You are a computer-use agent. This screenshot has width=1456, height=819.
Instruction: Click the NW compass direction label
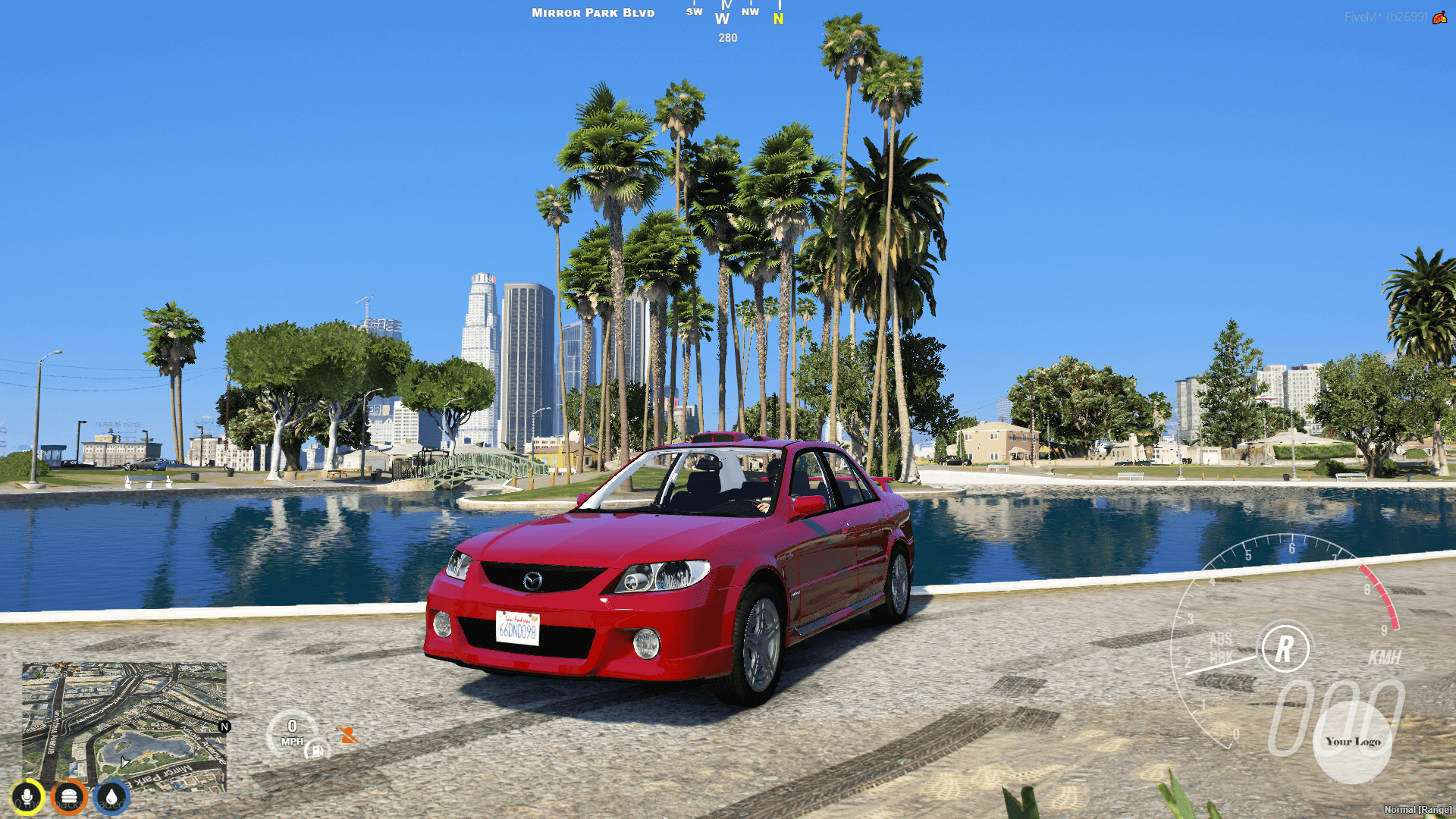pyautogui.click(x=751, y=11)
